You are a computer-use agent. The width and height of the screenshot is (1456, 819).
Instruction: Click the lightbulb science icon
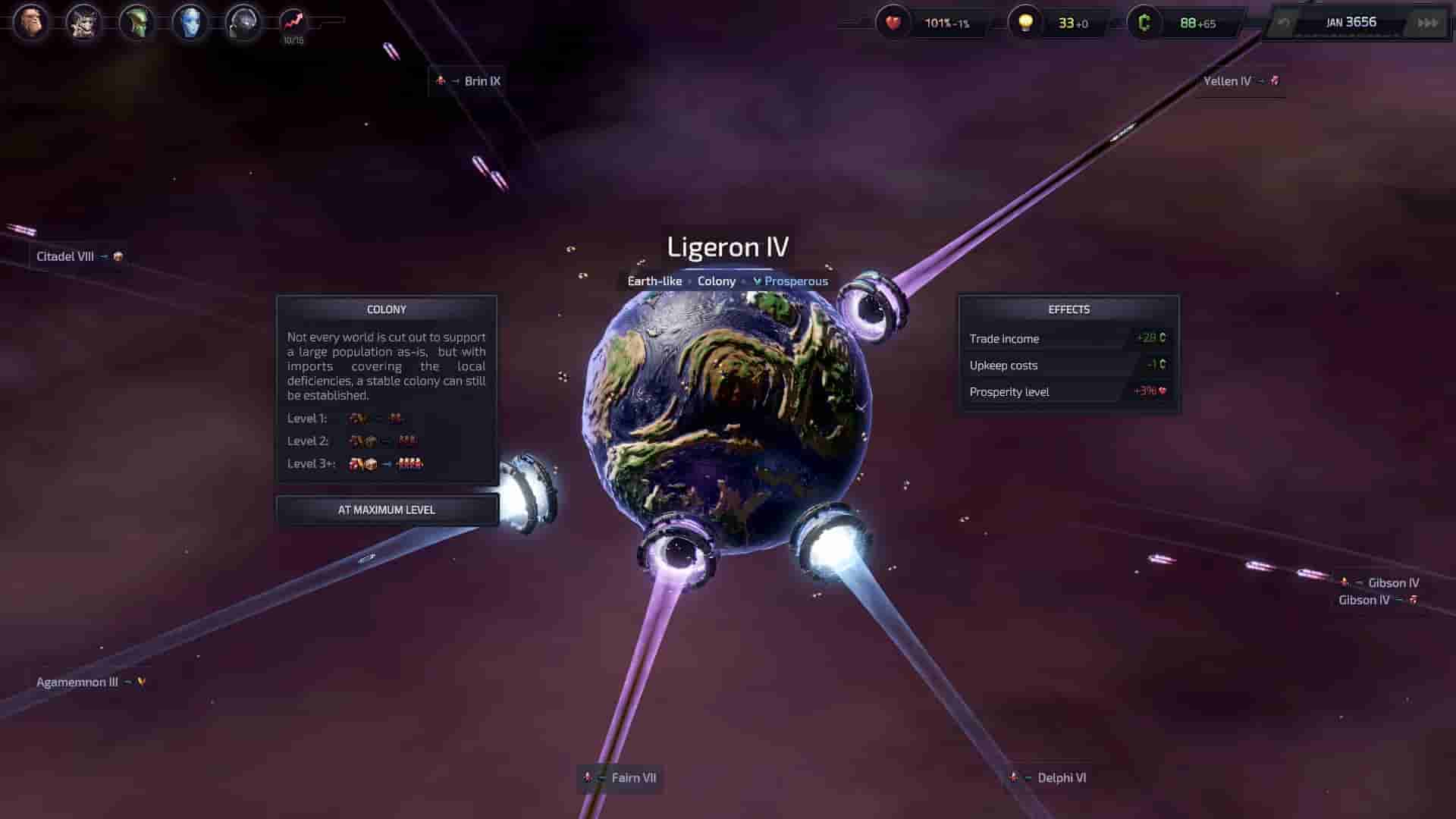point(1025,23)
